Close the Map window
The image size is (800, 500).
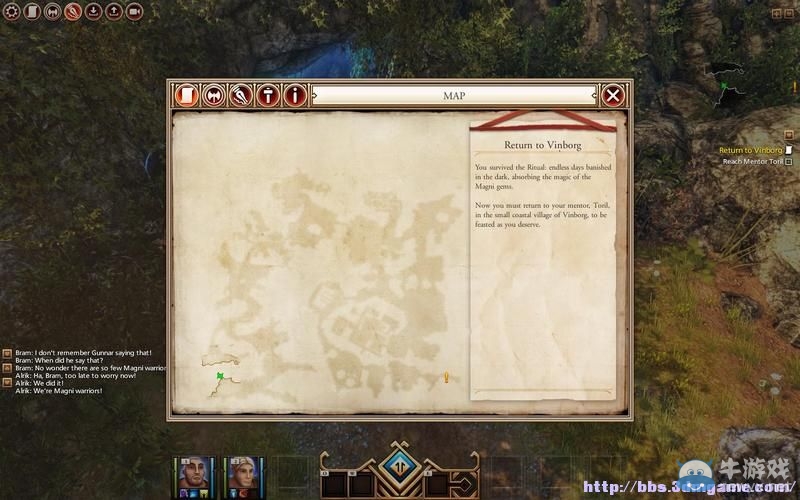point(613,95)
